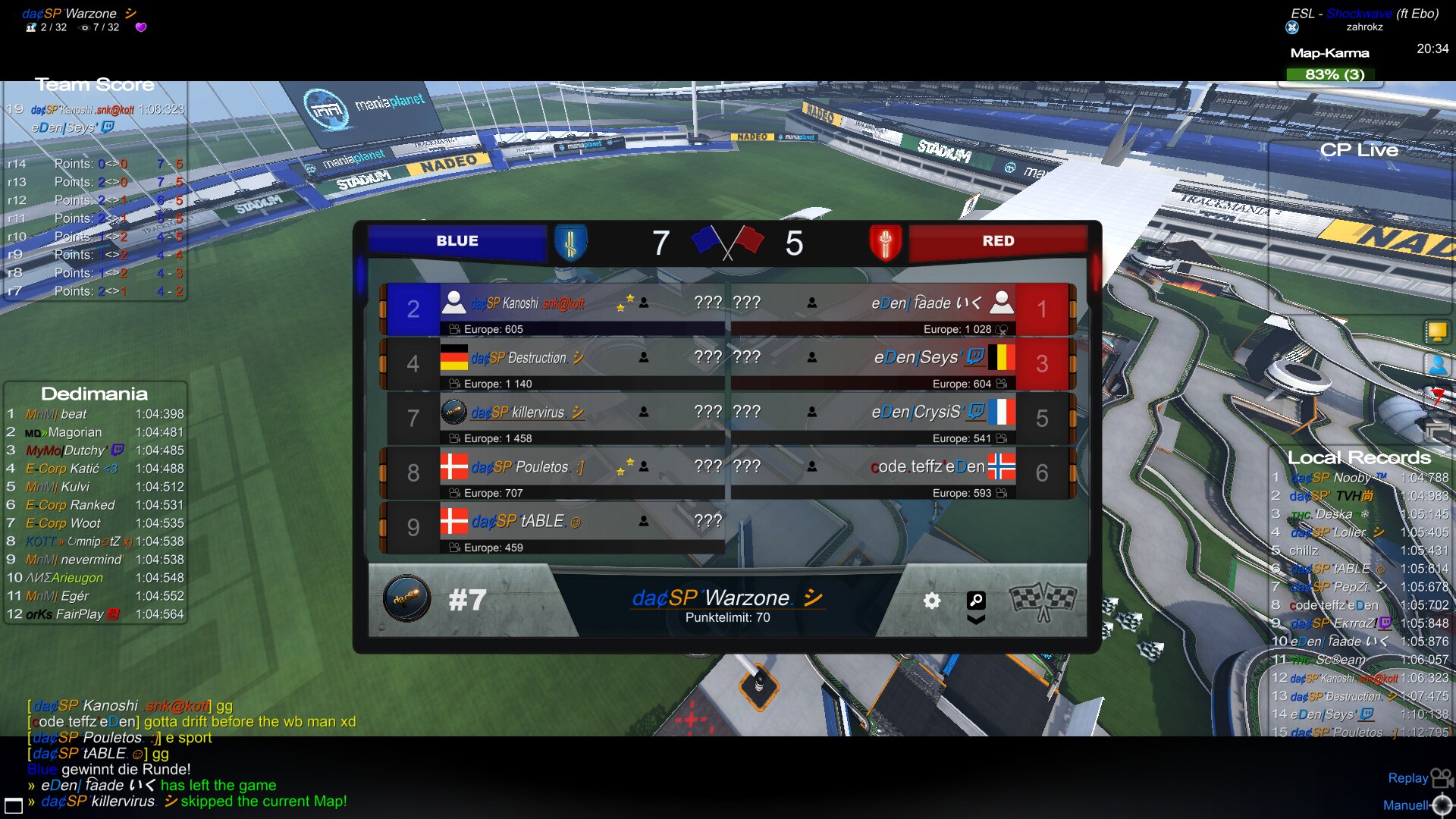Click the magnifying glass search icon
Viewport: 1456px width, 819px height.
[976, 600]
